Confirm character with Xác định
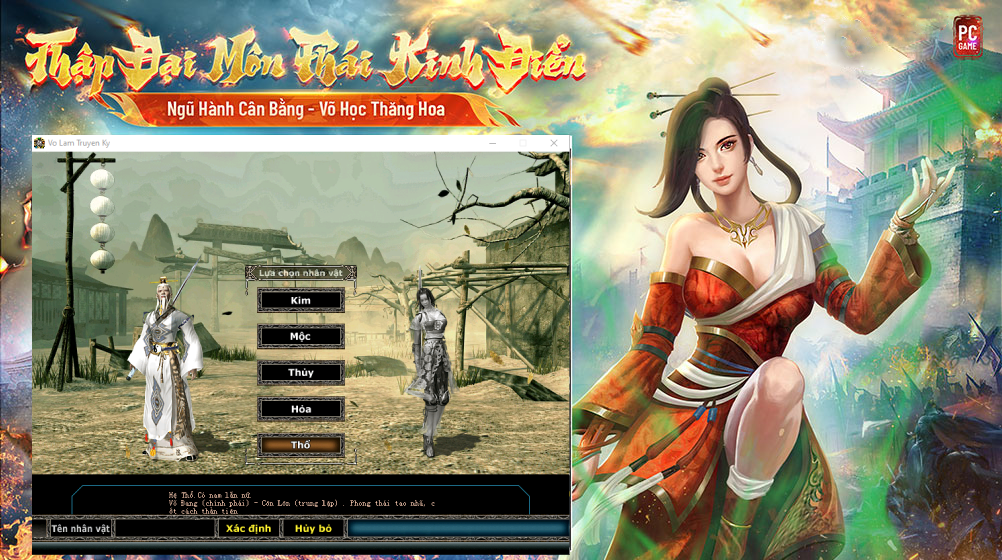Image resolution: width=1002 pixels, height=560 pixels. pos(248,528)
